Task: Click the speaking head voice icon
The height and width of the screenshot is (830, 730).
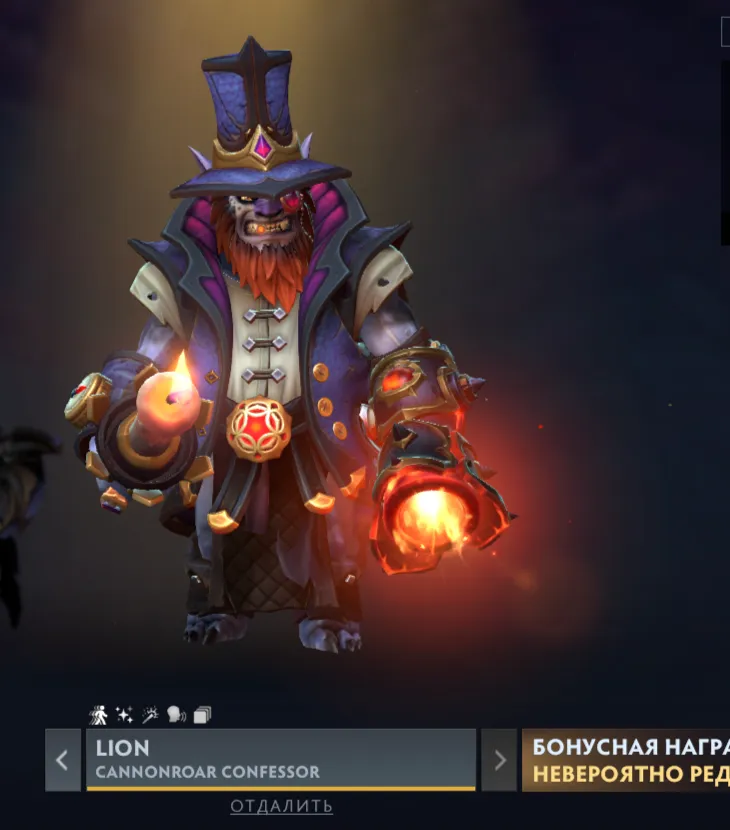Action: click(176, 715)
